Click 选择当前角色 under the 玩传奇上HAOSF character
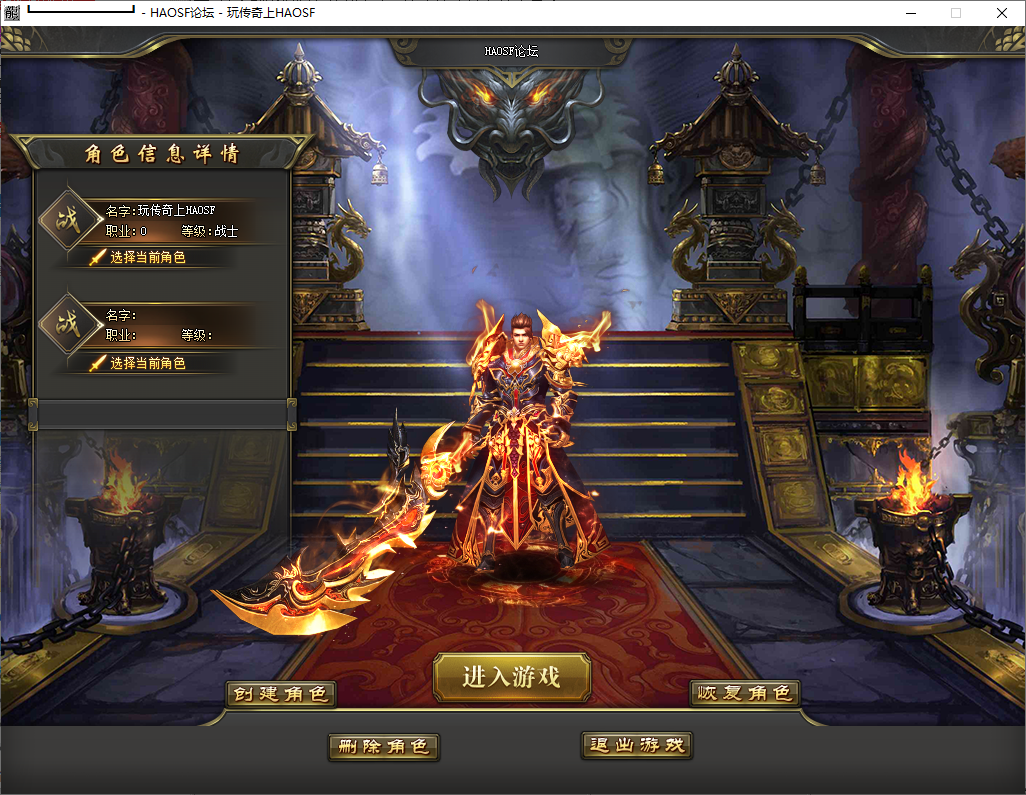This screenshot has height=795, width=1026. (x=147, y=258)
